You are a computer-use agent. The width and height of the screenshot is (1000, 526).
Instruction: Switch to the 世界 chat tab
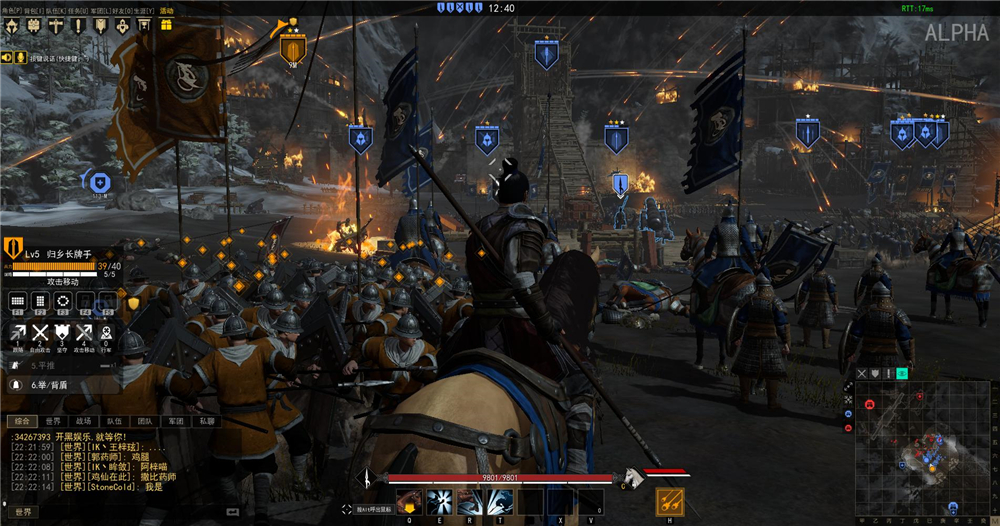(54, 422)
